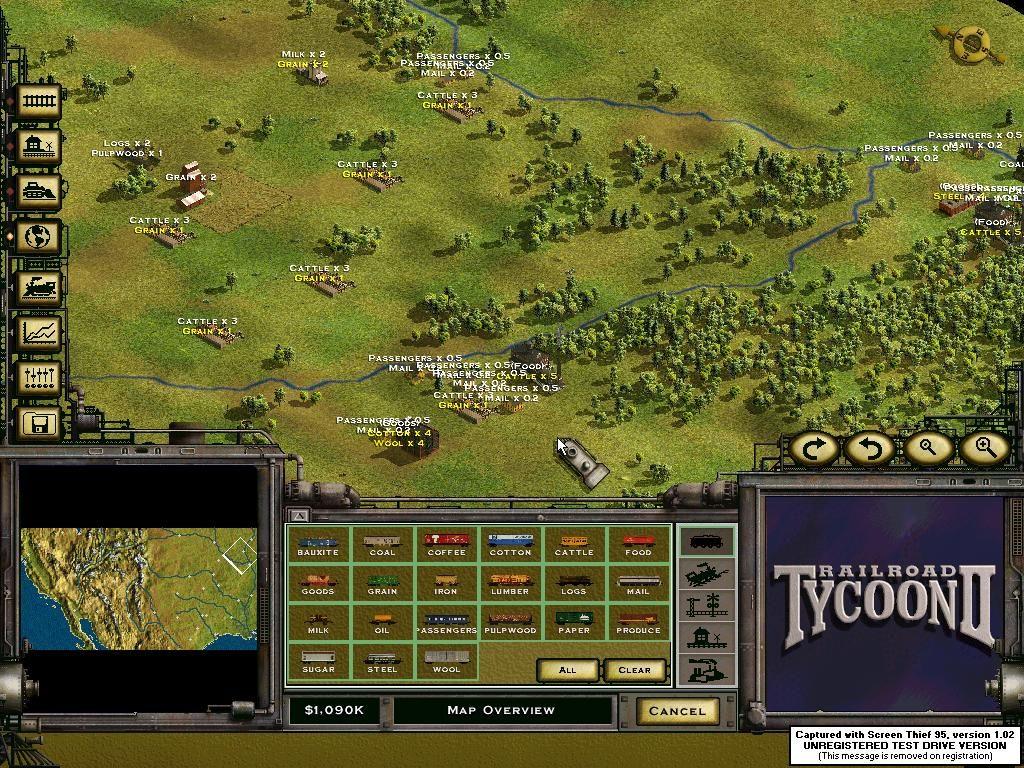Open the stock market chart button
The height and width of the screenshot is (768, 1024).
pyautogui.click(x=37, y=332)
